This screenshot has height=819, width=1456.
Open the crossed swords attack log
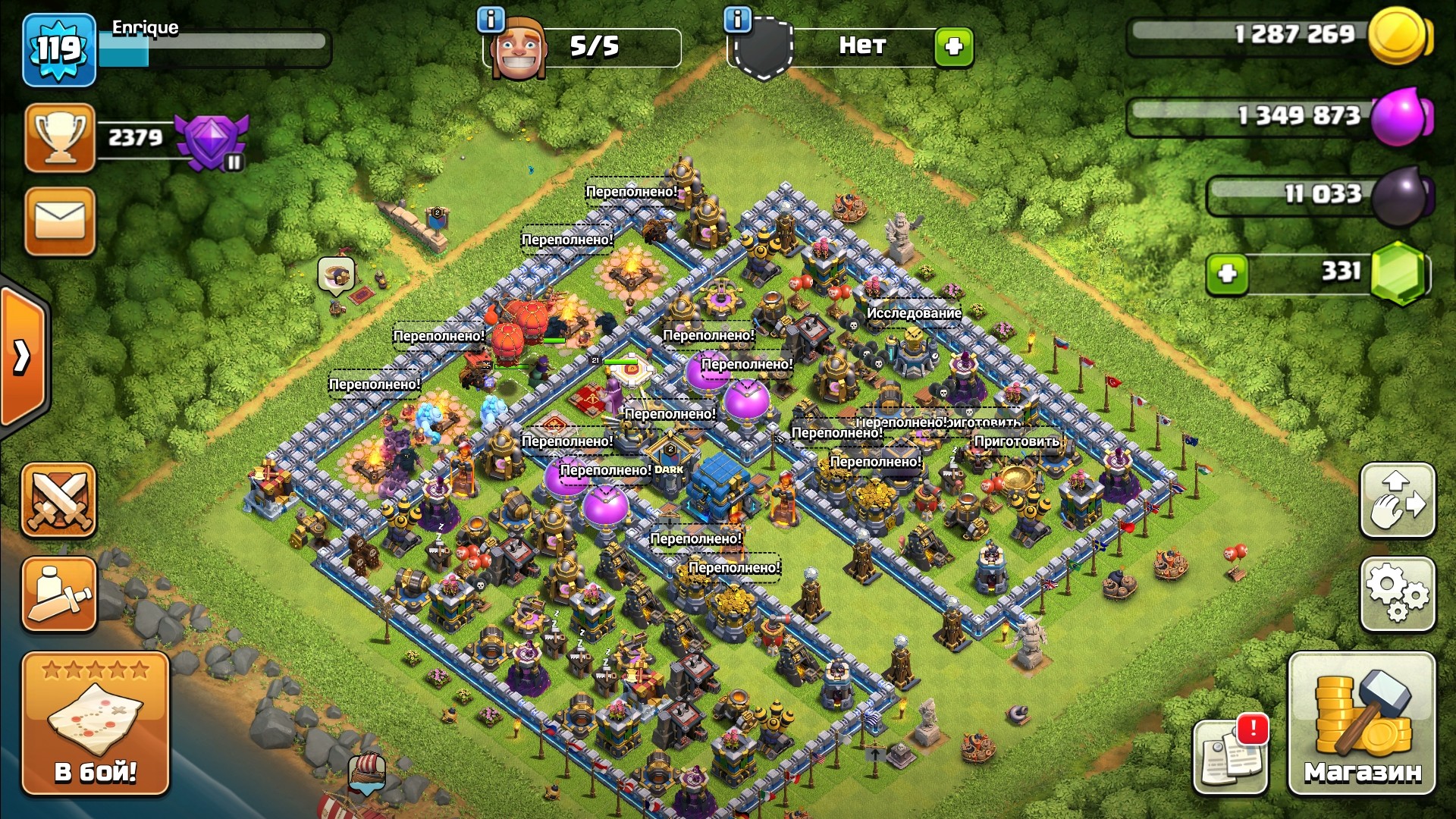(59, 500)
